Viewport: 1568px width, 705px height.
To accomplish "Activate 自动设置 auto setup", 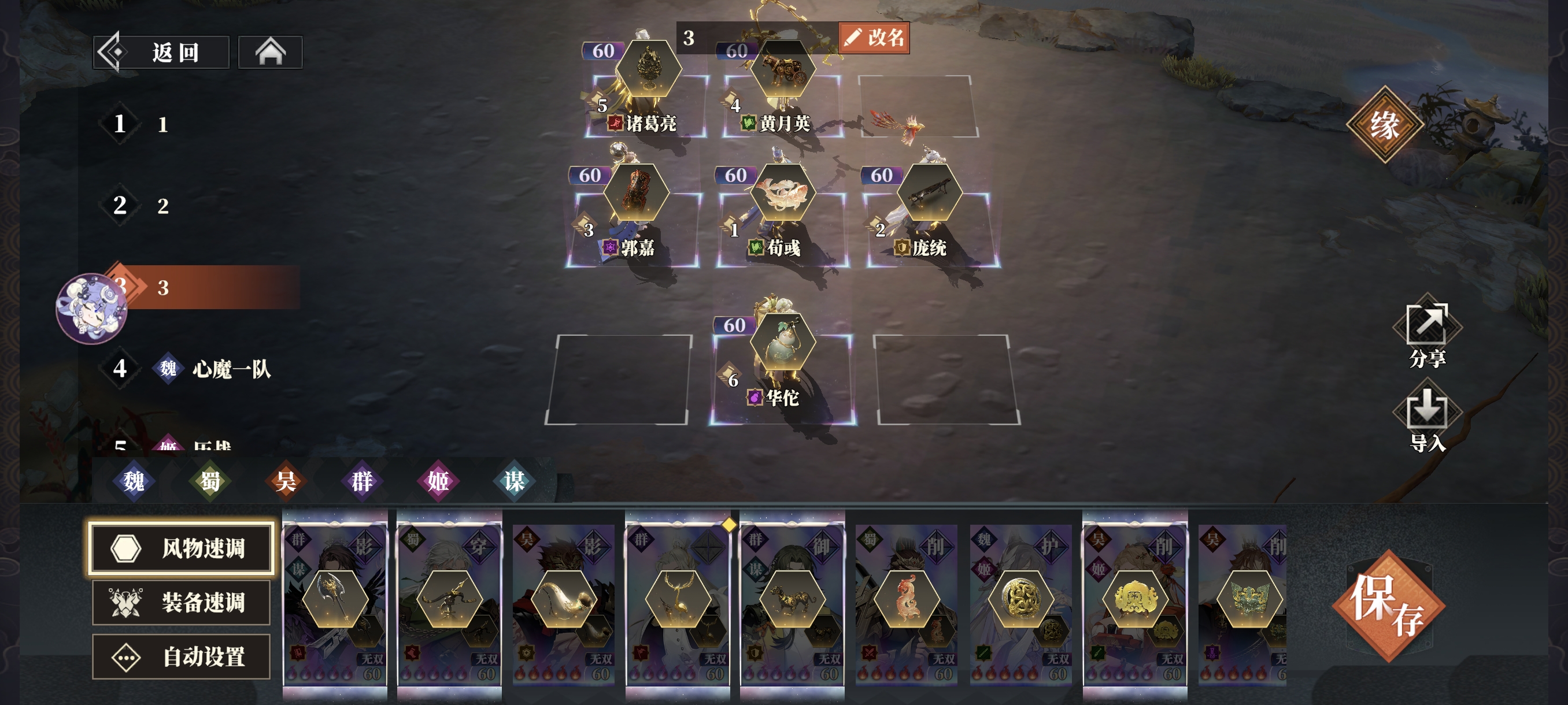I will [x=181, y=656].
